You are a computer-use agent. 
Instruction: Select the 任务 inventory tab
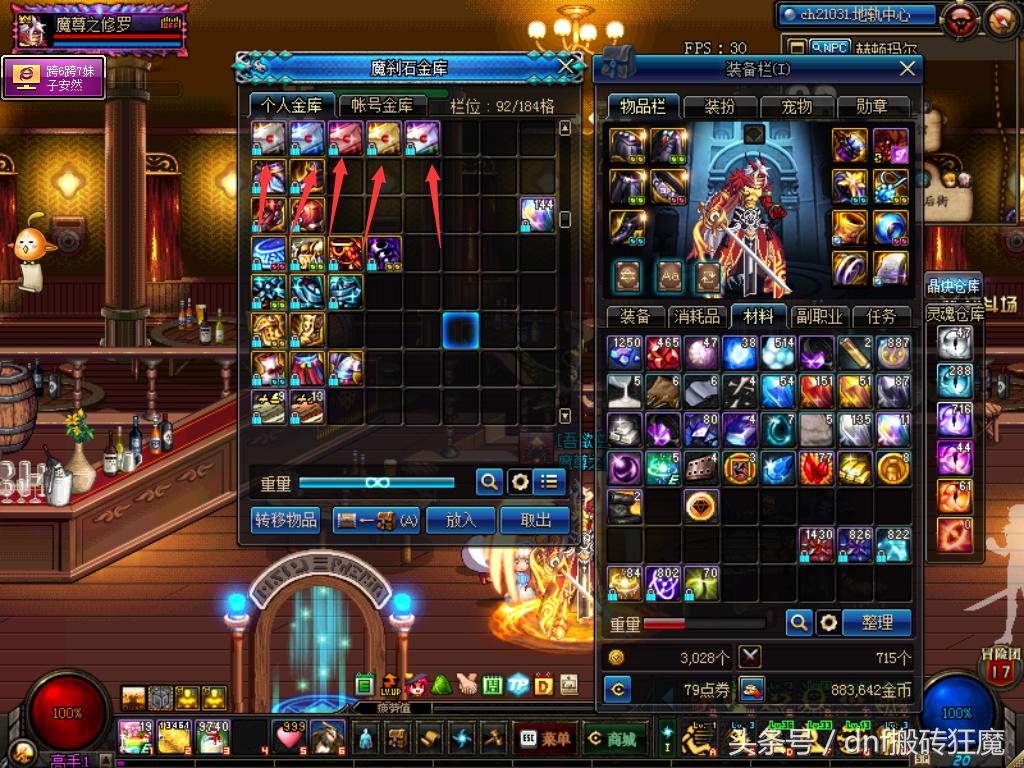coord(881,316)
